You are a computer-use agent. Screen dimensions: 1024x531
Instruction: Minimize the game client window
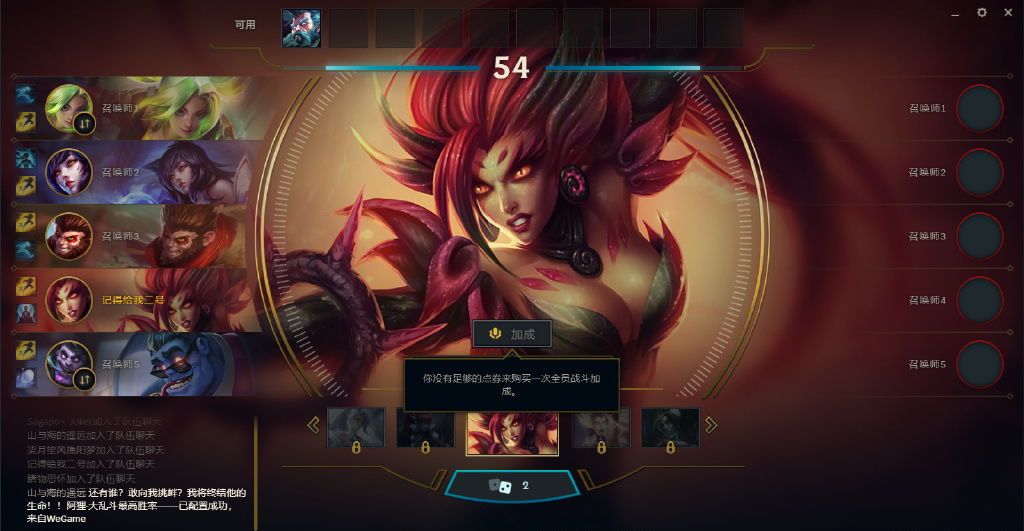click(x=956, y=14)
